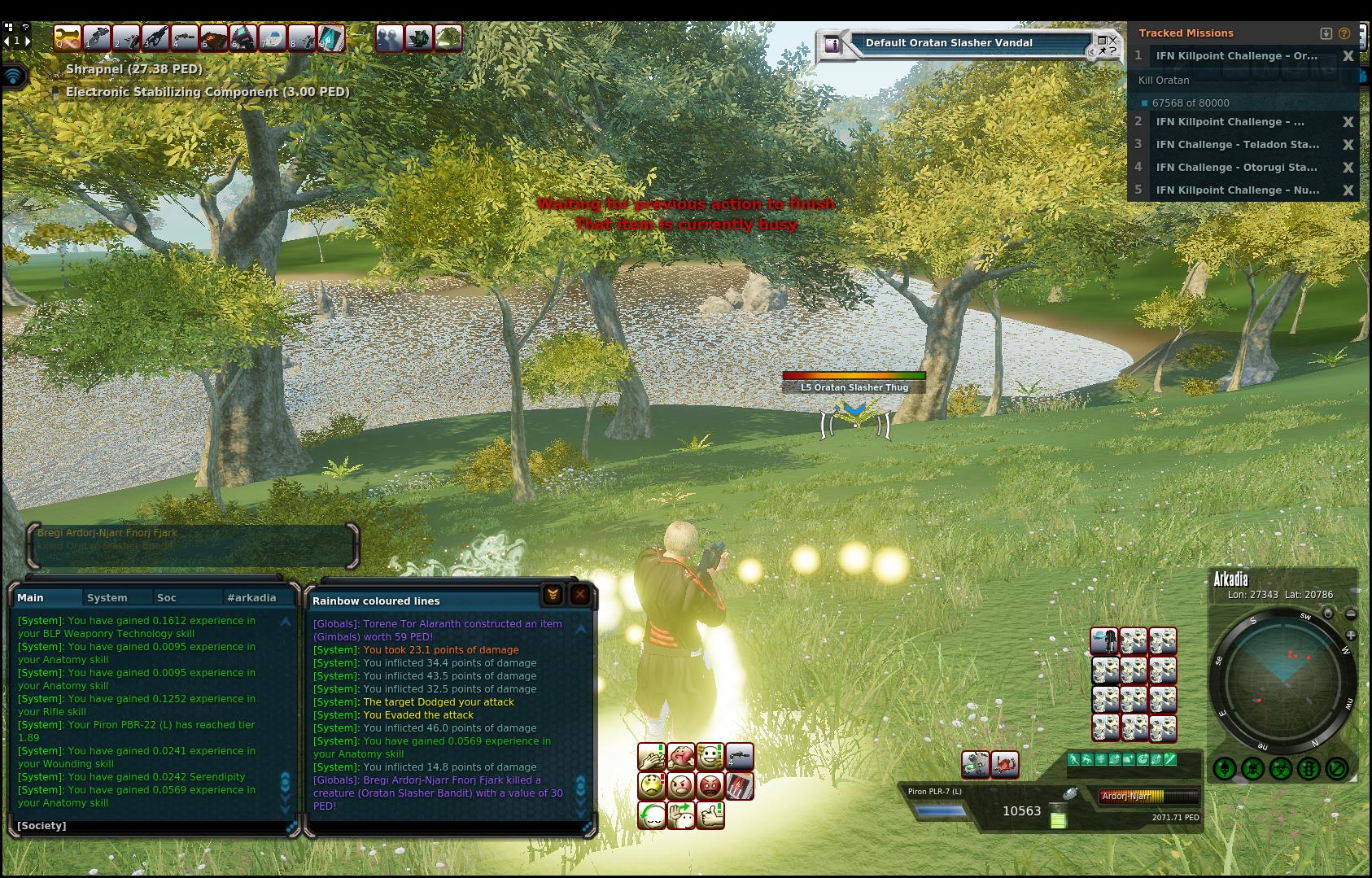This screenshot has height=878, width=1372.
Task: Click the Arkadia radar minimap
Action: point(1282,679)
